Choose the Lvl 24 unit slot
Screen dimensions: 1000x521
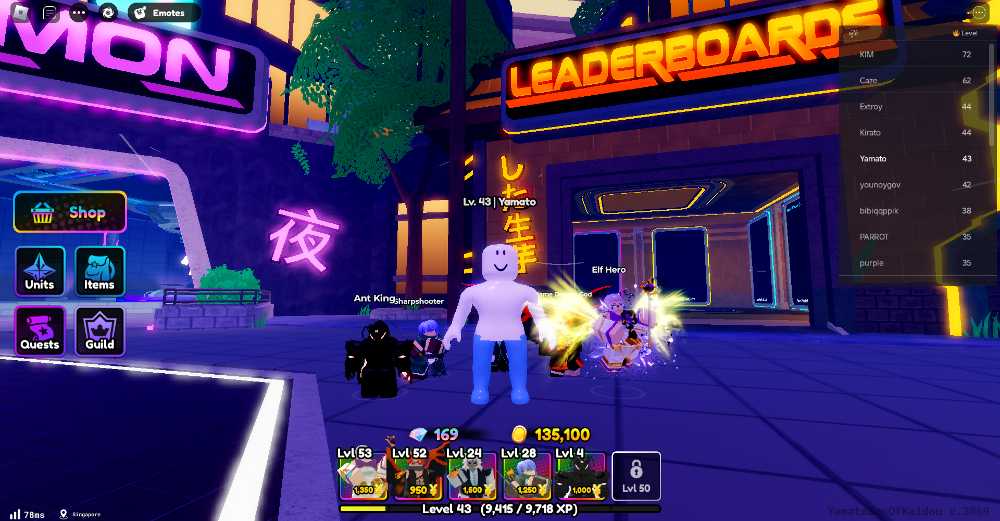(471, 475)
